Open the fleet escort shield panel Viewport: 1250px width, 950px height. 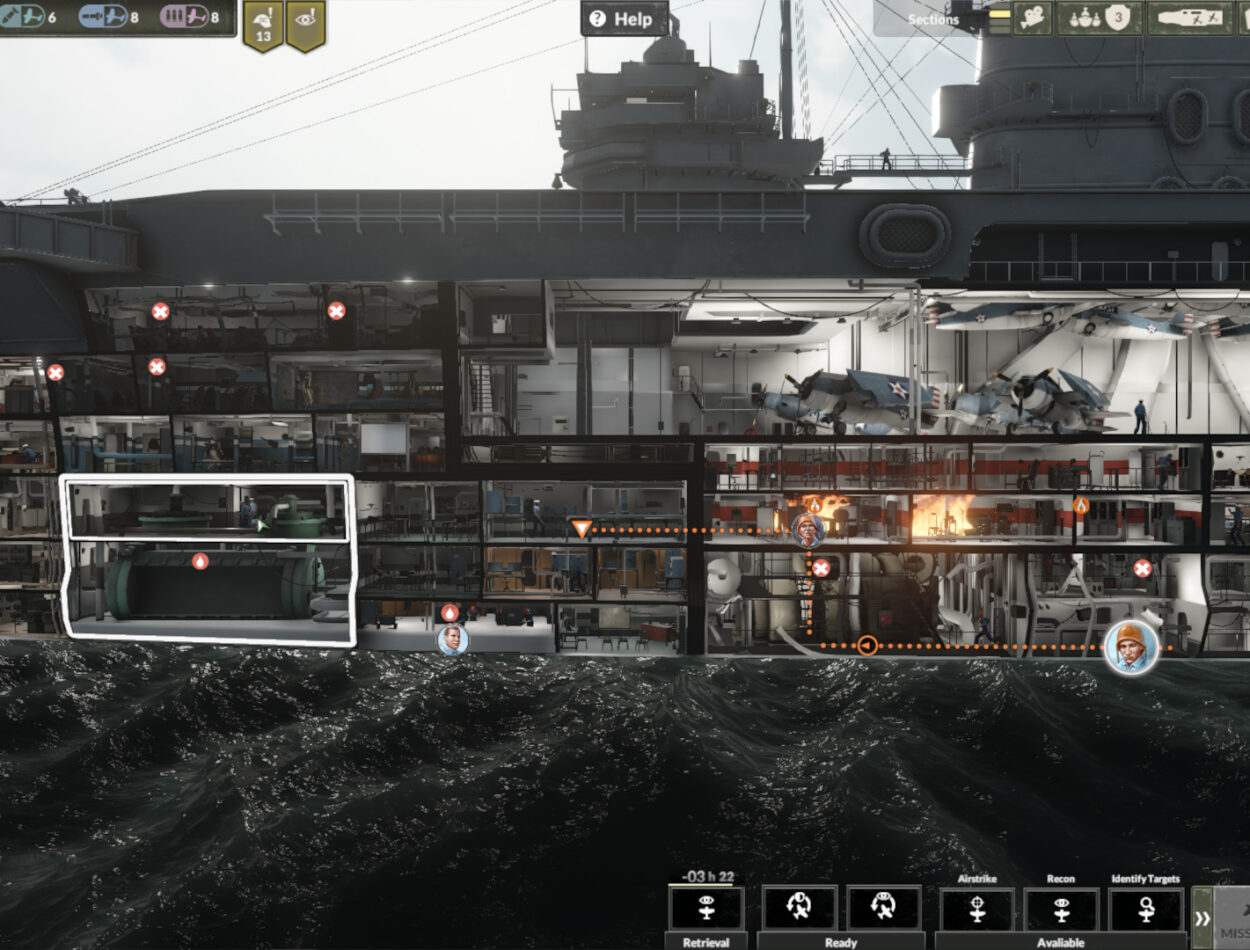tap(1099, 17)
